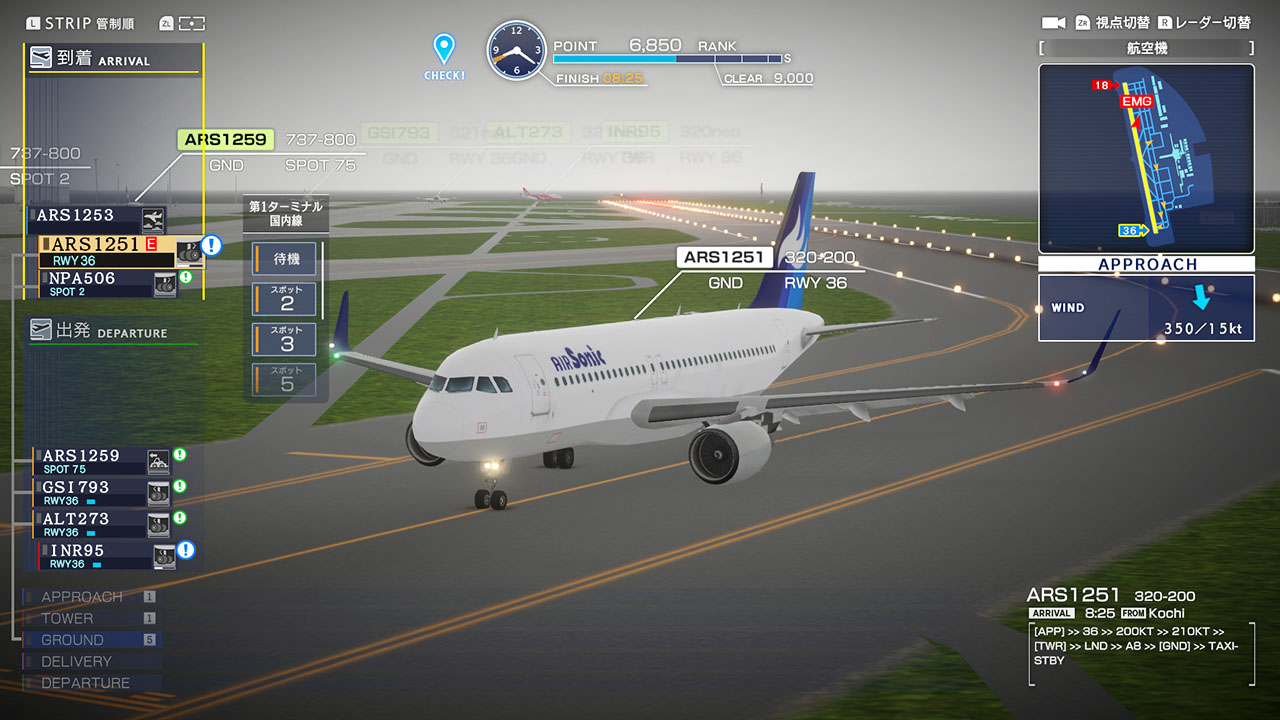Select the ARS1259 aircraft label tag

226,140
